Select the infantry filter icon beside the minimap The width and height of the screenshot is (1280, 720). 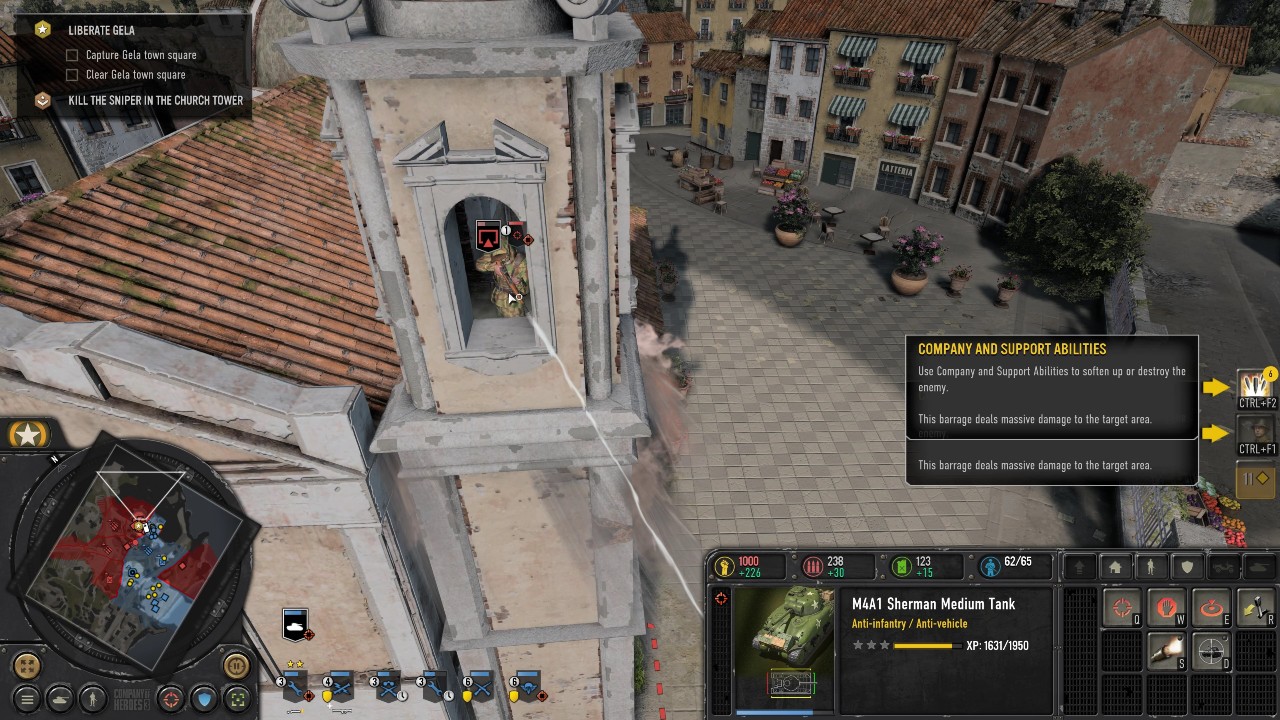coord(93,700)
